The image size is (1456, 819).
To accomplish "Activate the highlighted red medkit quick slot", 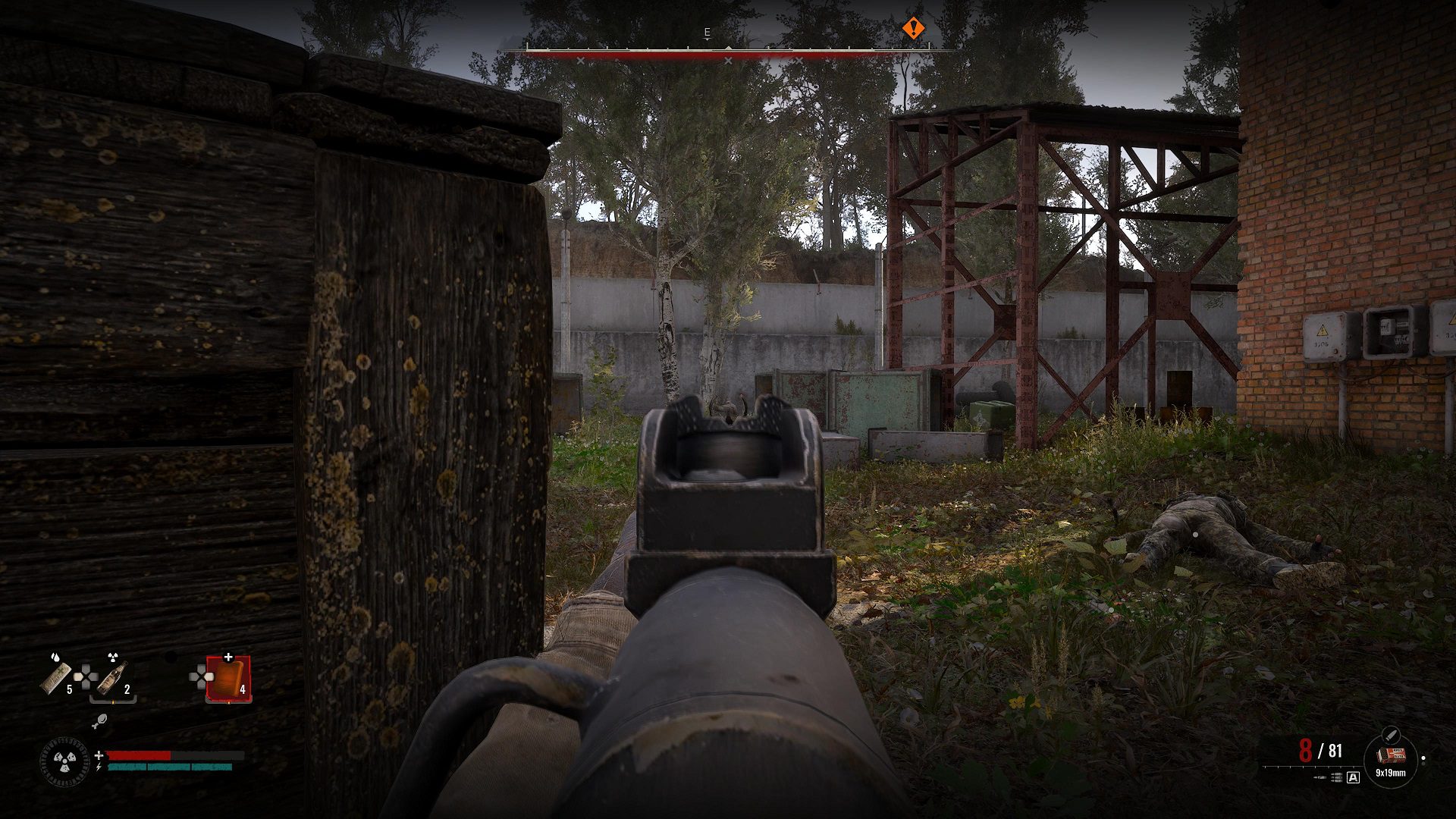I will 227,679.
